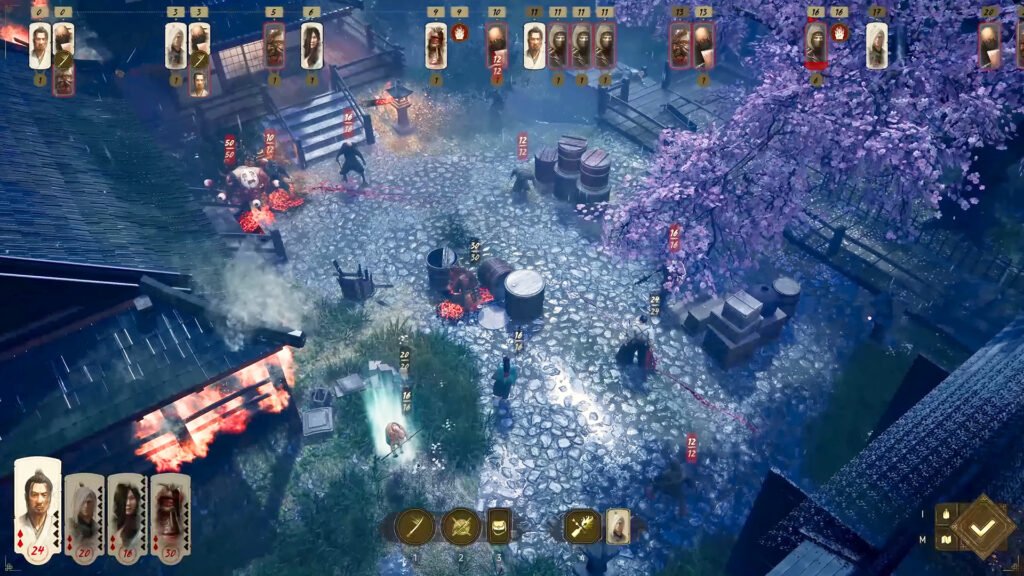This screenshot has height=576, width=1024.
Task: Activate the single slash ability in slot 1
Action: (x=414, y=526)
